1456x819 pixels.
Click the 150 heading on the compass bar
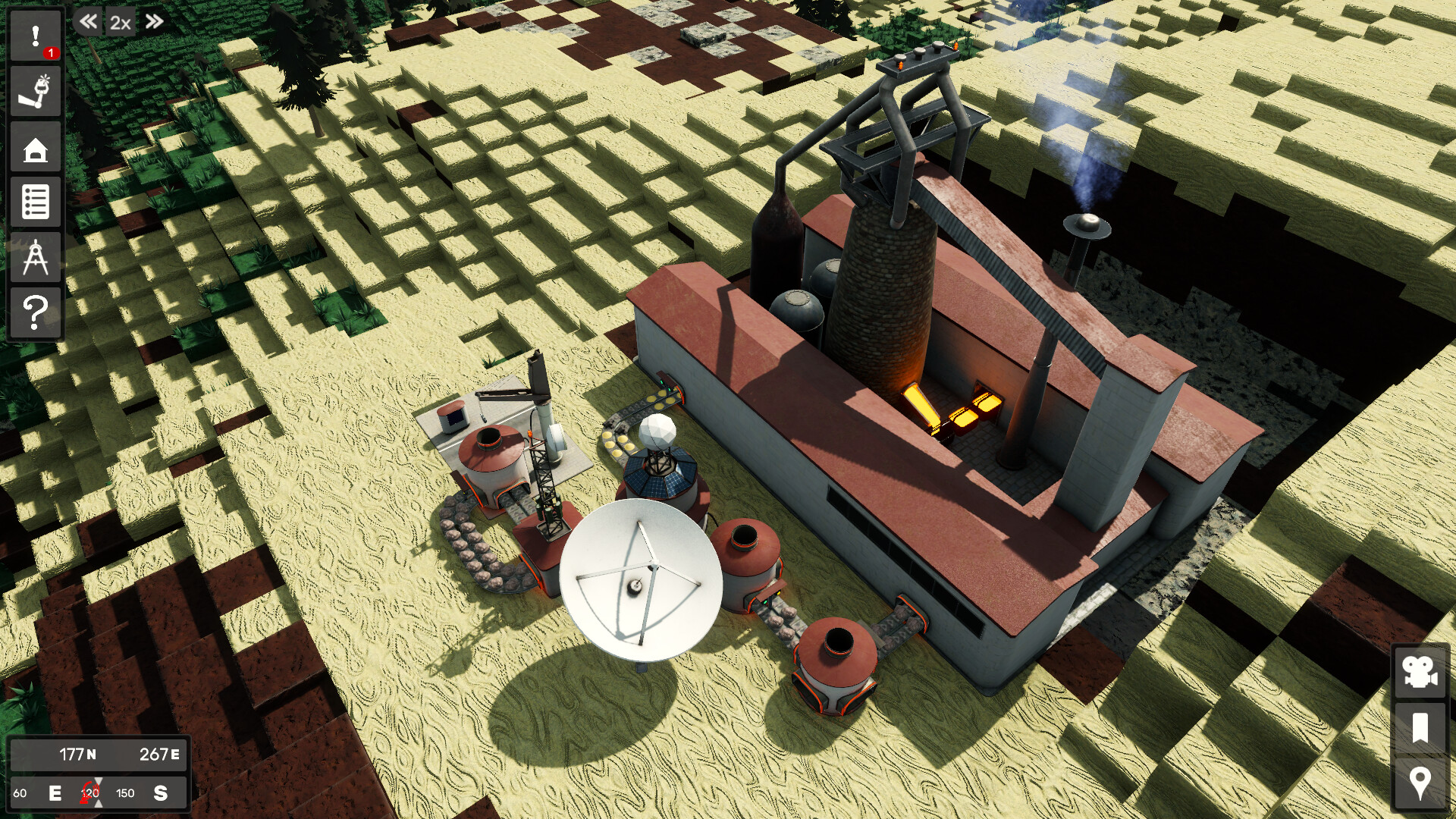125,794
